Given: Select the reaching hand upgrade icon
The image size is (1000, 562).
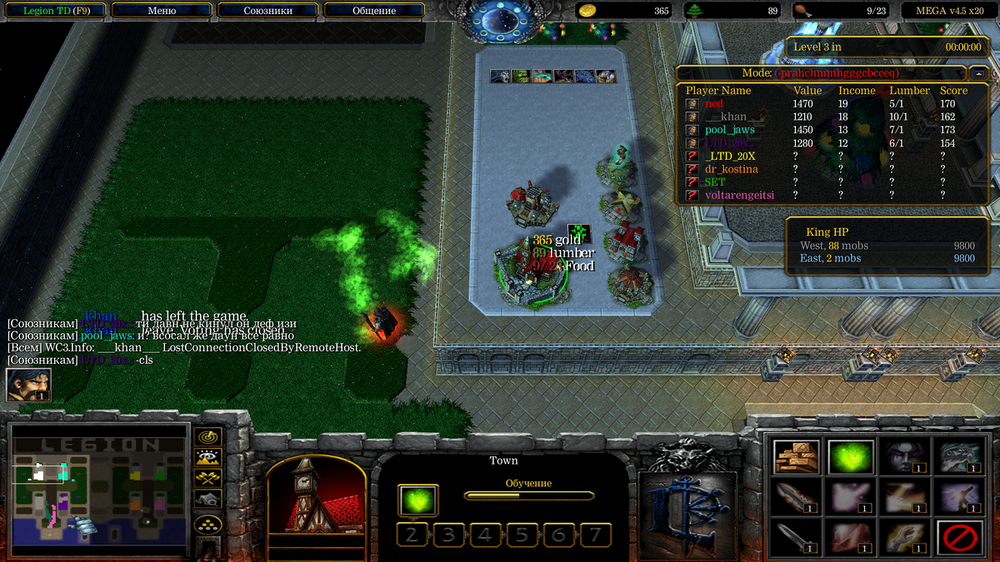Looking at the screenshot, I should 903,538.
